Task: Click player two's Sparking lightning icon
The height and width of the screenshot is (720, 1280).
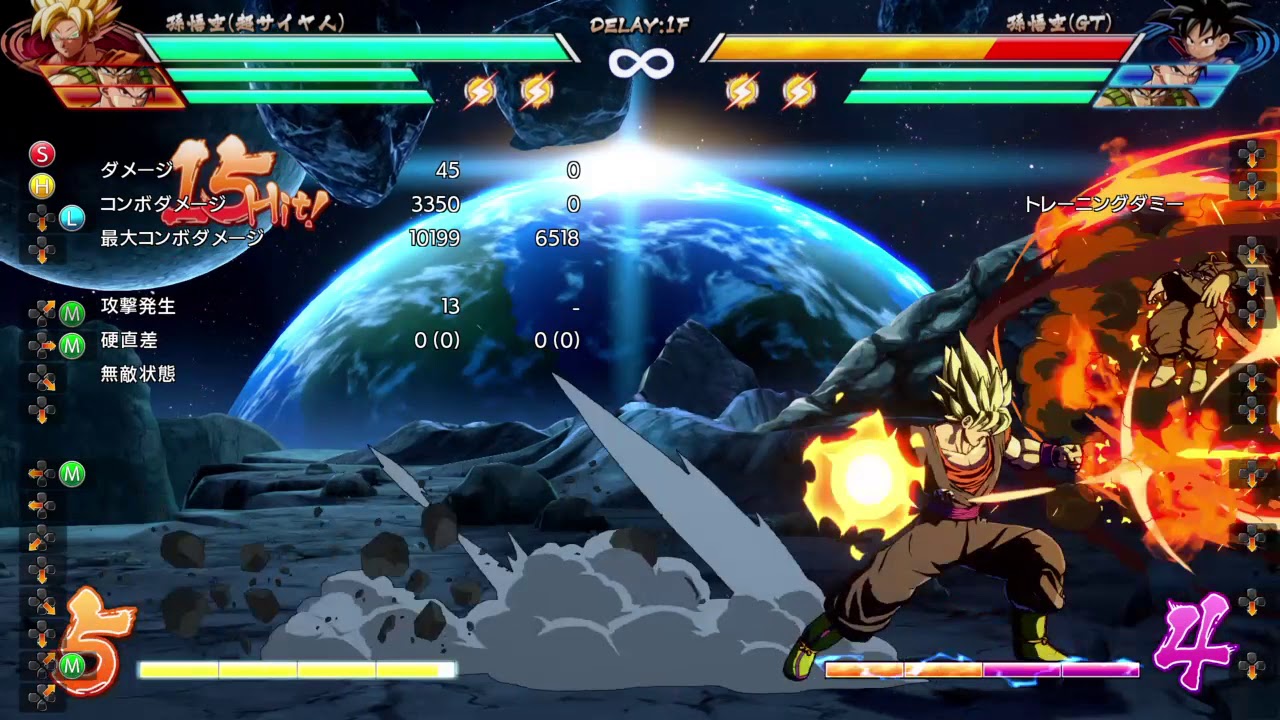Action: tap(744, 90)
